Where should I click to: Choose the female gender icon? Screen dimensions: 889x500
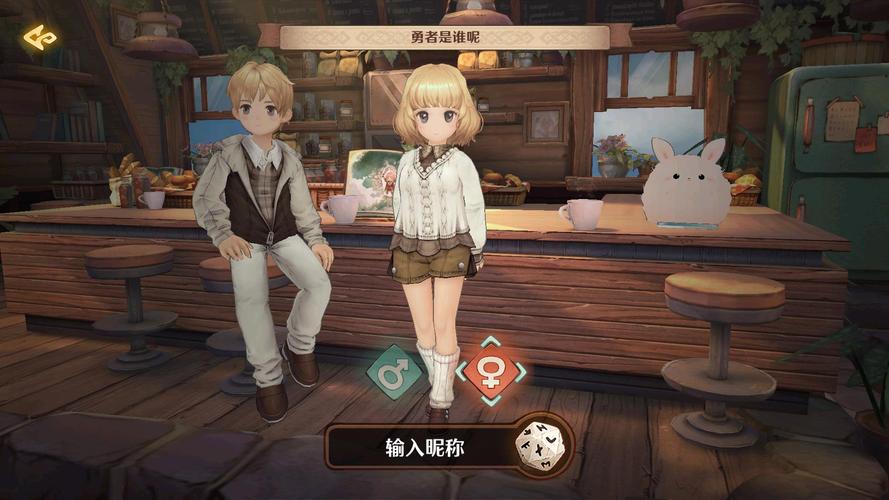pyautogui.click(x=490, y=372)
